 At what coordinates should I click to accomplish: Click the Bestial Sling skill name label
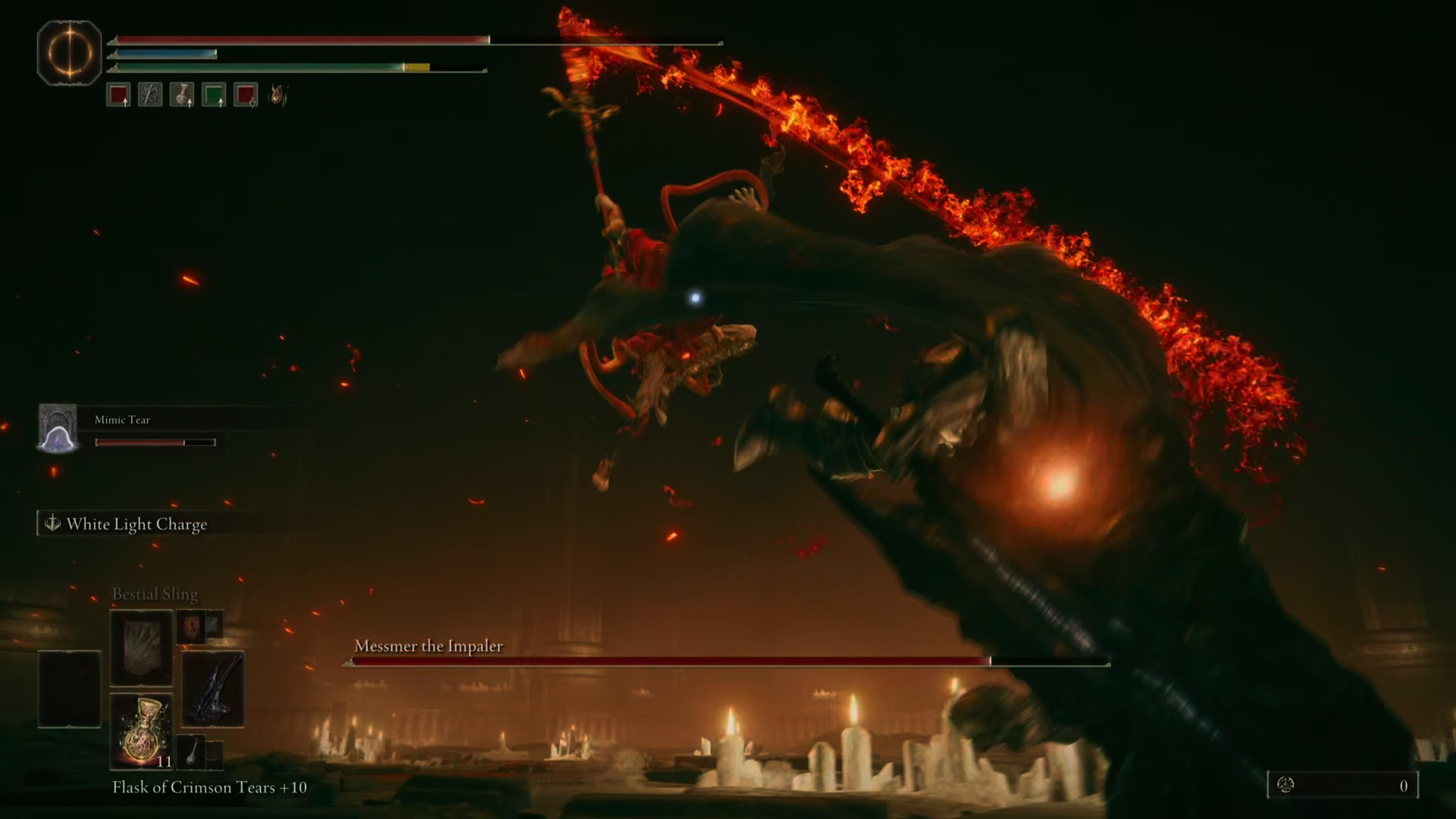(155, 594)
